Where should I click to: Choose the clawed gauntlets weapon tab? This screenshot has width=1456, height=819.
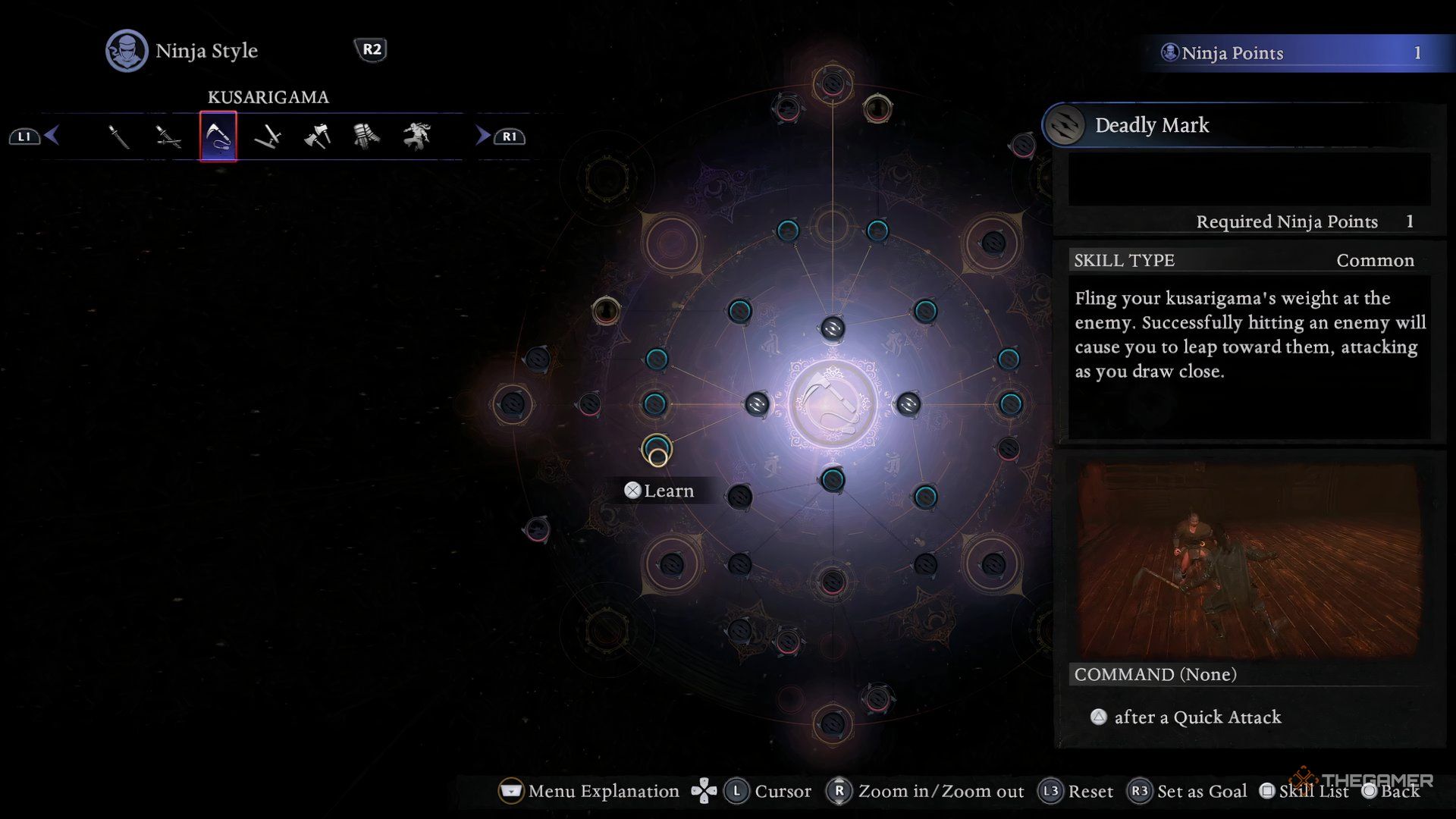point(366,136)
